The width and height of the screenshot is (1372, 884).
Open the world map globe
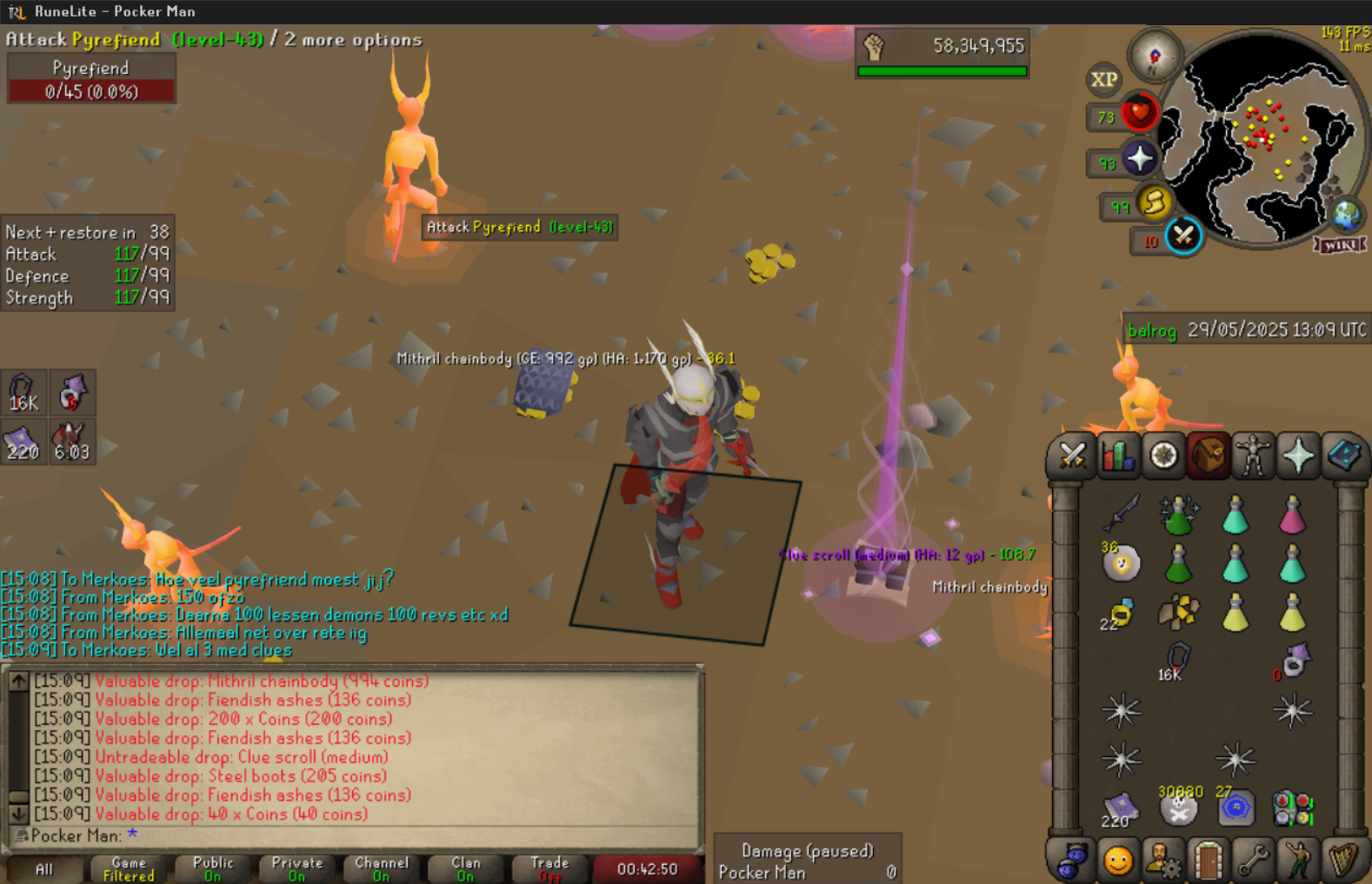coord(1347,215)
